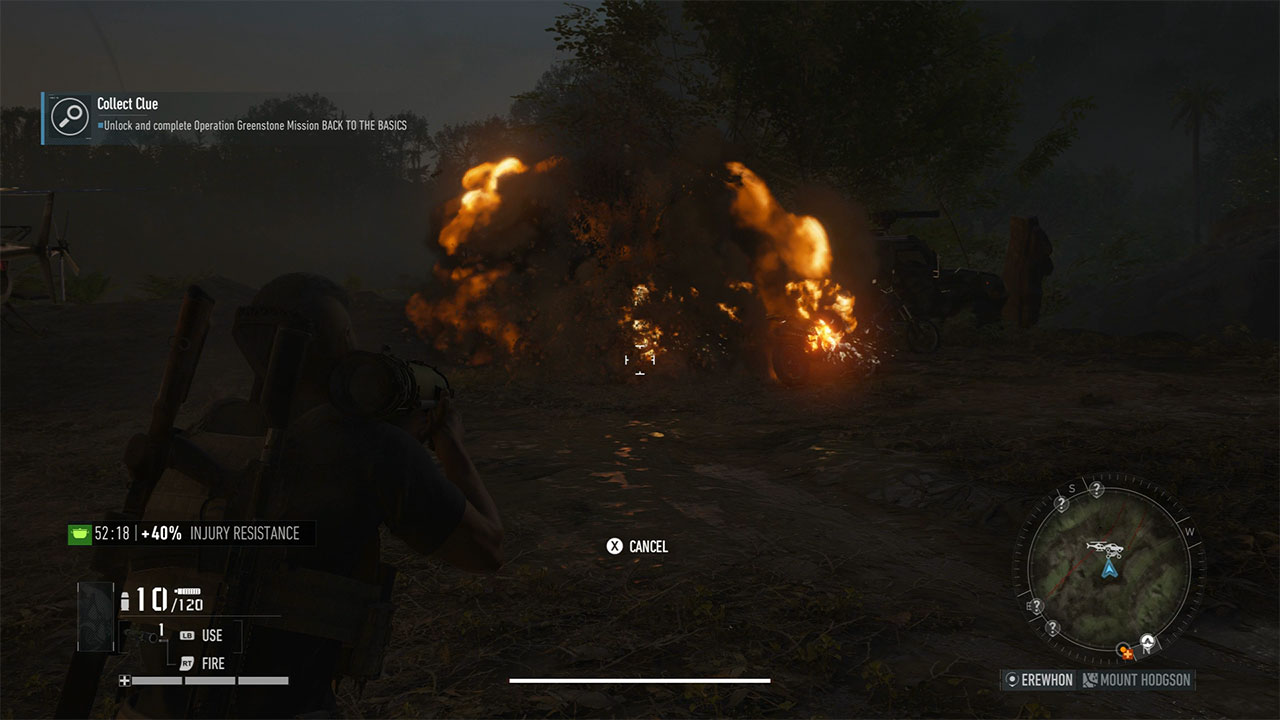Choose the rocket launcher item slot
Screen dimensions: 1280x720
pyautogui.click(x=161, y=633)
